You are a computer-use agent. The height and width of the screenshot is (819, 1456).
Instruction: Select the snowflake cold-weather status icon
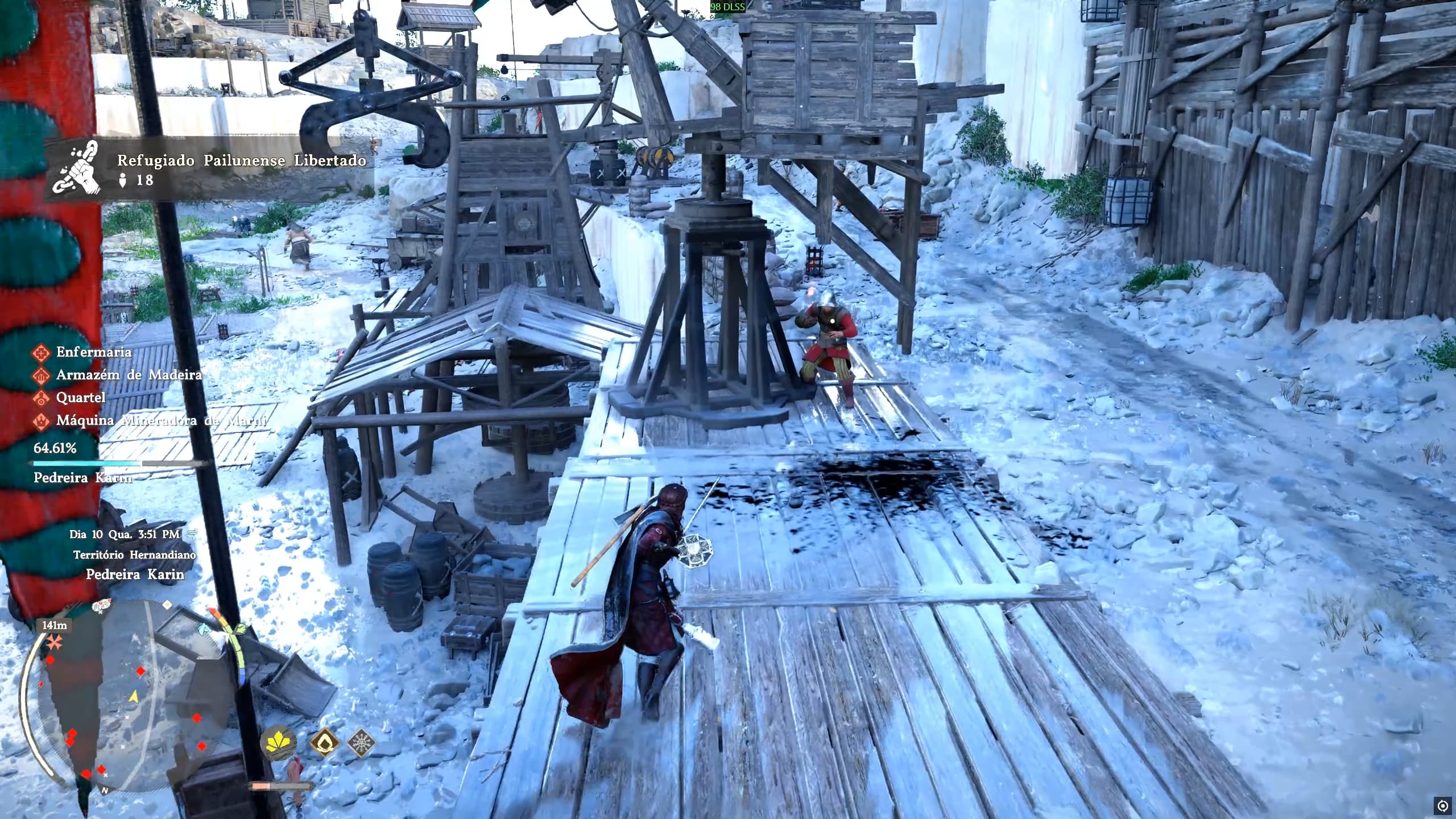[x=362, y=743]
